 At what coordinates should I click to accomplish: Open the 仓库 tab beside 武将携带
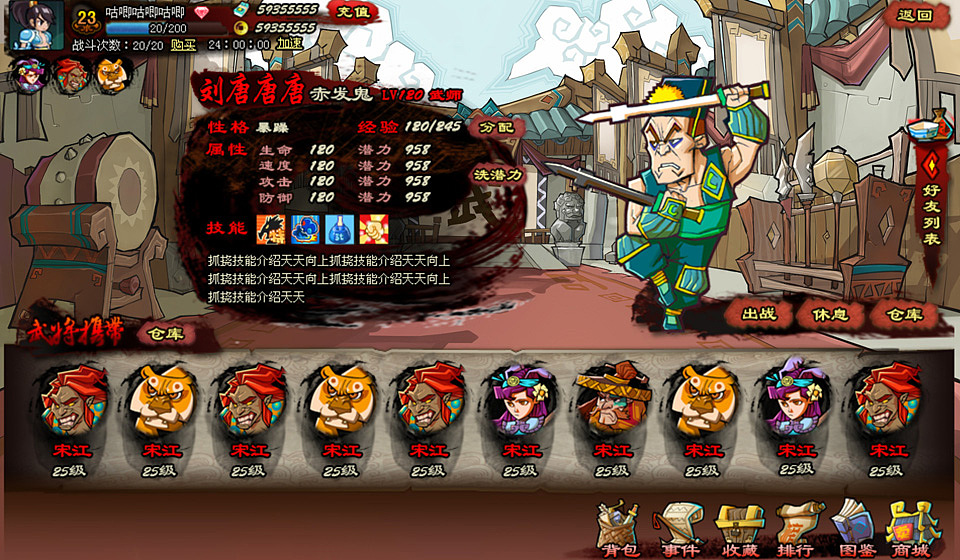tap(165, 334)
